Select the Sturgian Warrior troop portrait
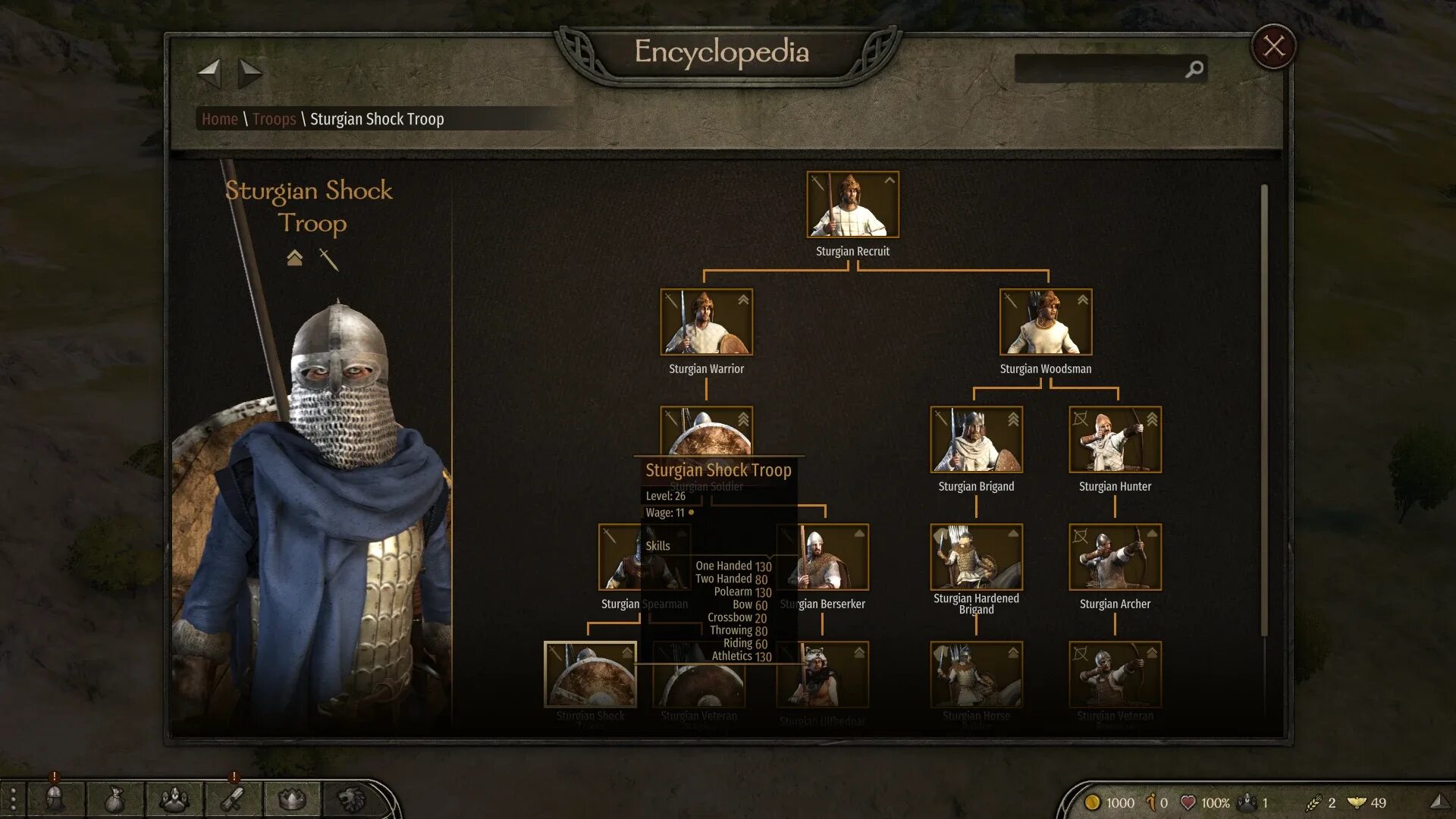Viewport: 1456px width, 819px height. tap(706, 322)
